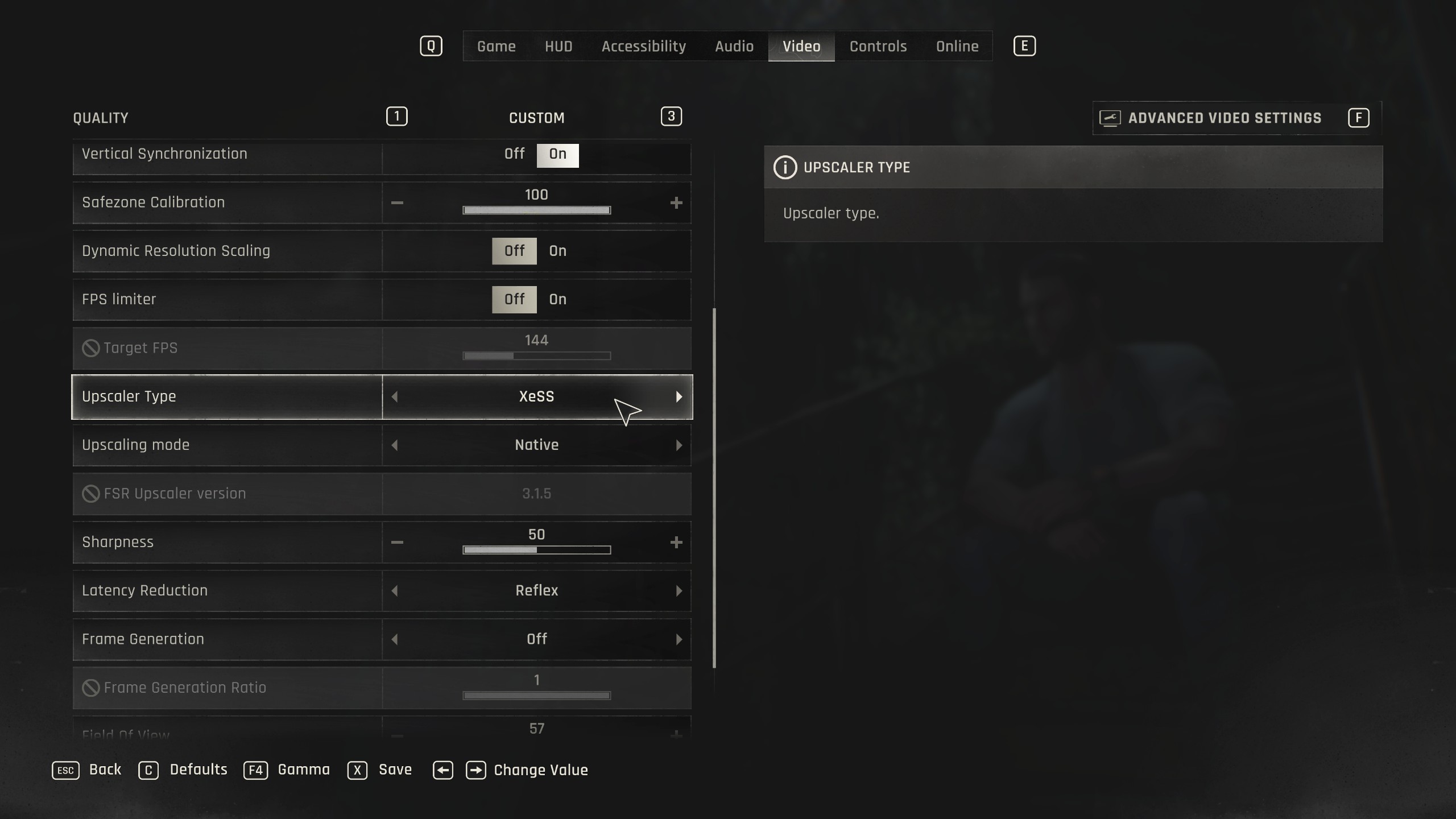Screen dimensions: 1456x819
Task: Switch to the Audio tab
Action: [734, 46]
